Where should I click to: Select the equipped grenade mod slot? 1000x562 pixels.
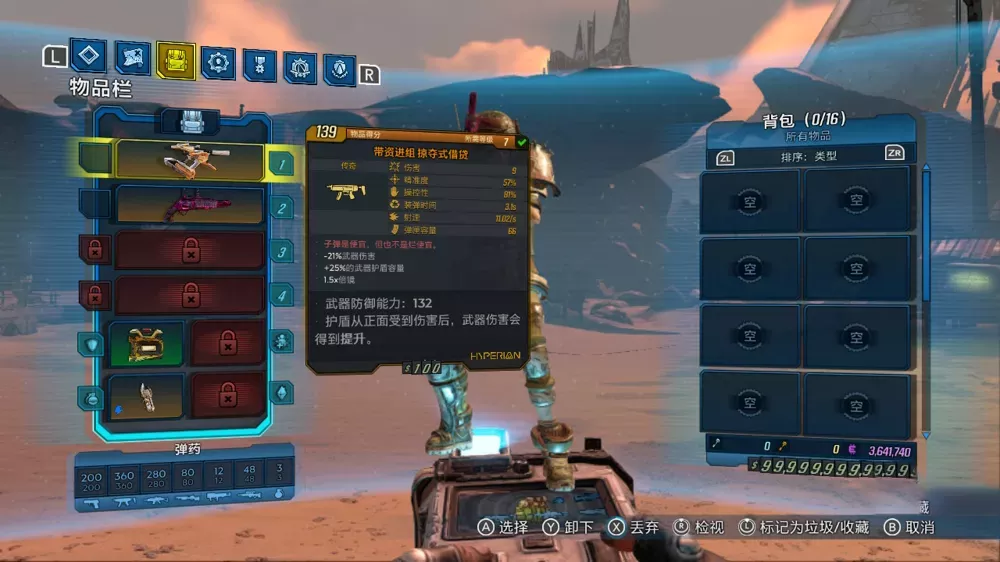(x=146, y=395)
